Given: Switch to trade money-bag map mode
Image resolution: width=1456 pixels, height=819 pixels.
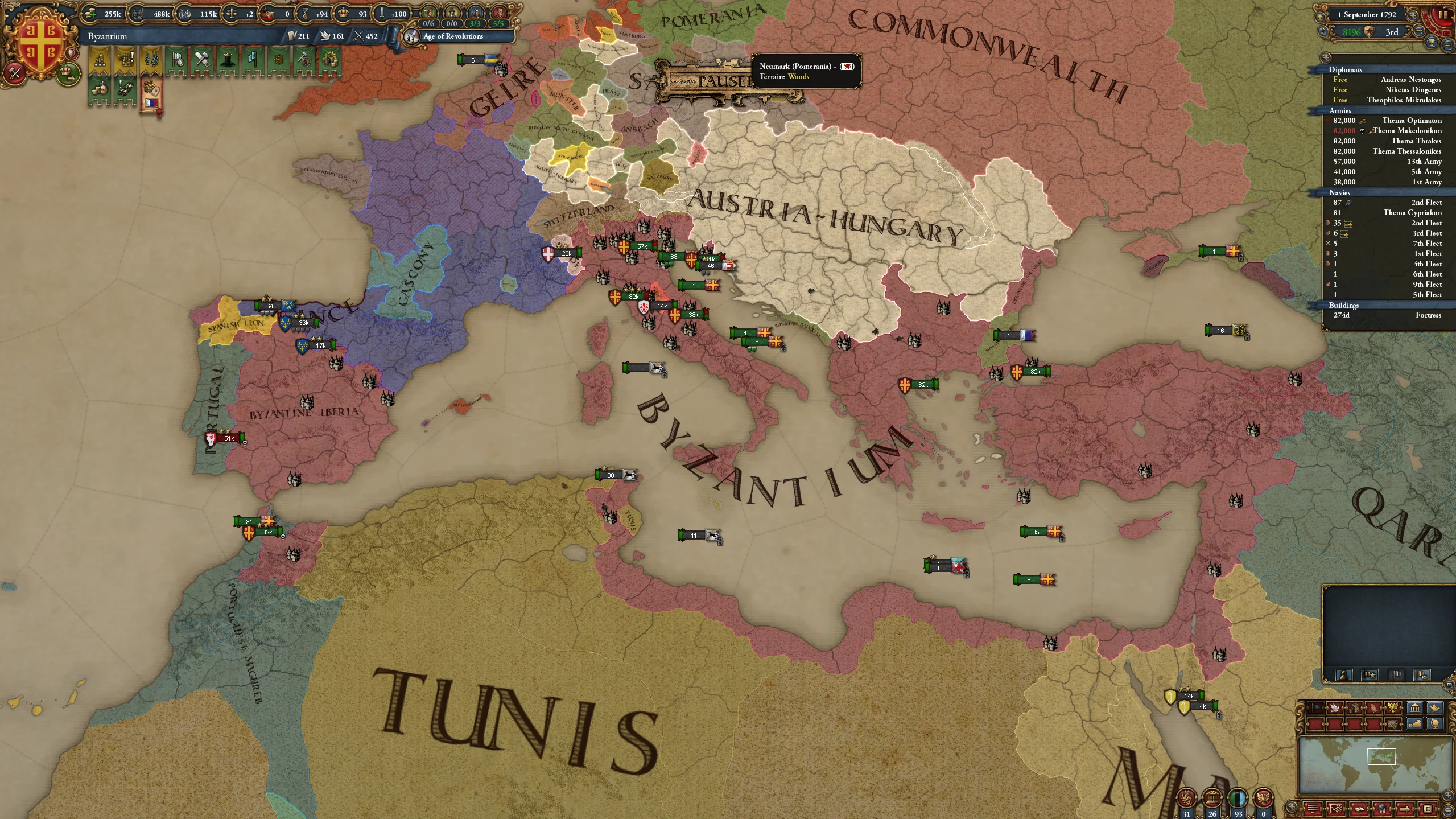Looking at the screenshot, I should point(1414,724).
